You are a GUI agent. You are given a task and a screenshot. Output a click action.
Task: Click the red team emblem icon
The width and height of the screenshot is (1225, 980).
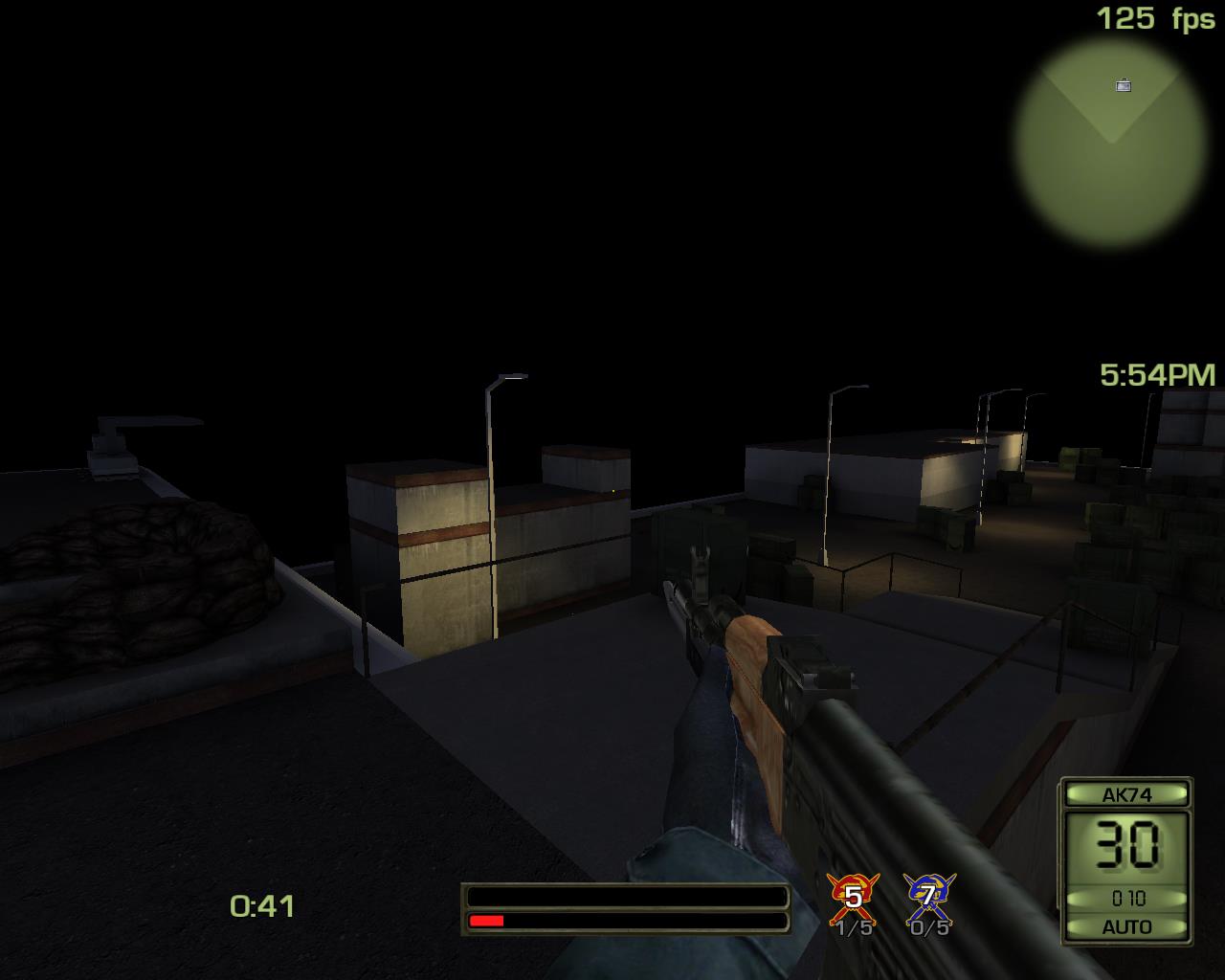(852, 897)
